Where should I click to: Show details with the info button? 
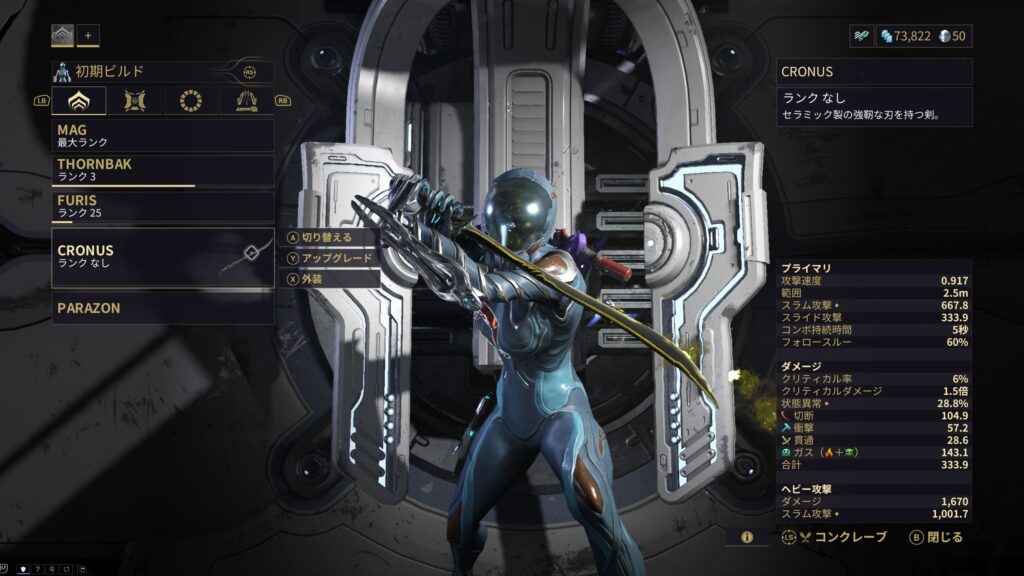[747, 537]
